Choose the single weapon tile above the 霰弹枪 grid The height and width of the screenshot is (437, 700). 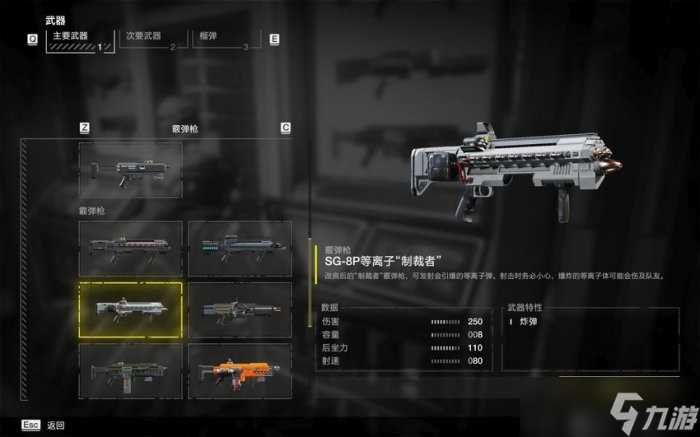pyautogui.click(x=131, y=169)
